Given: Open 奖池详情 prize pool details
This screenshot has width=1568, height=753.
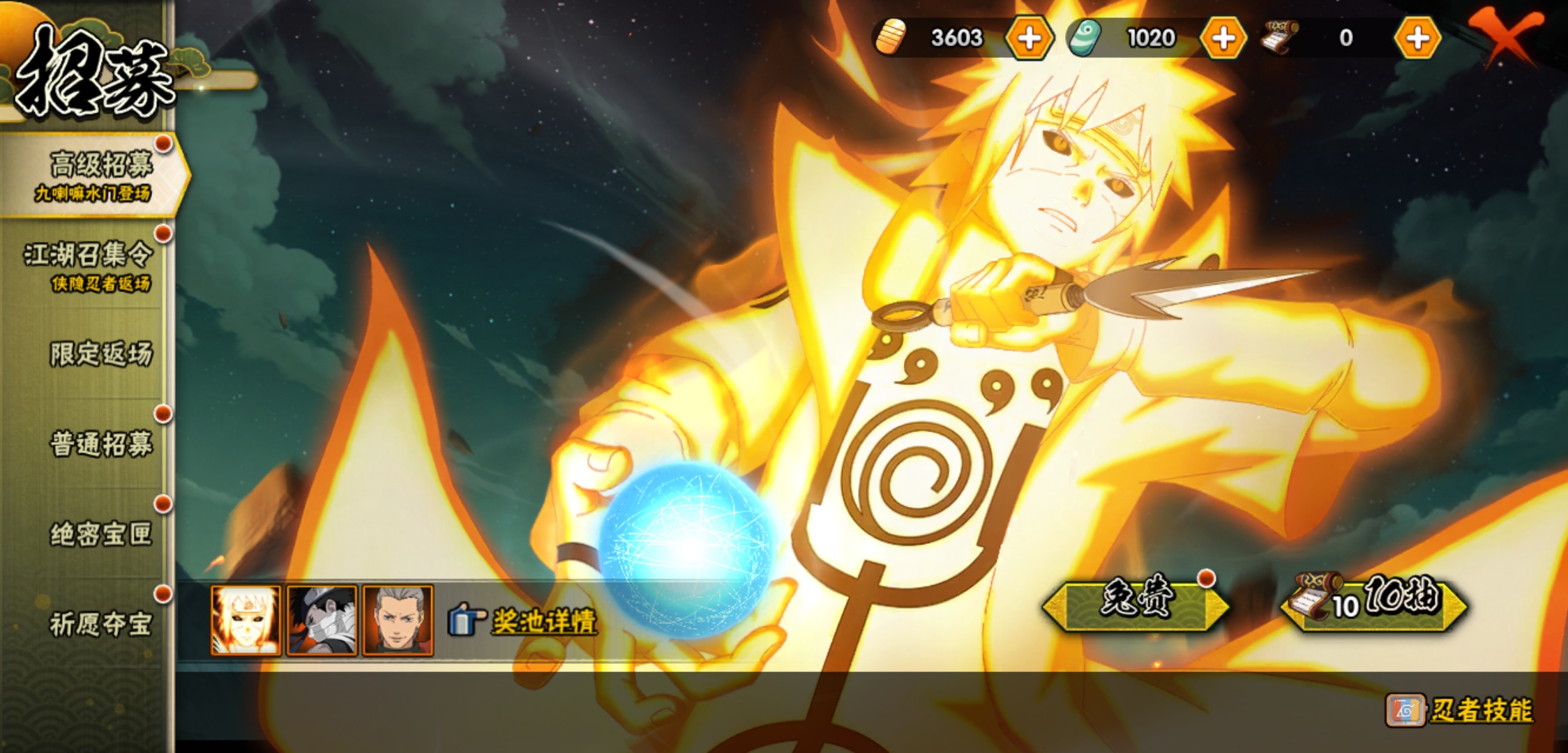Looking at the screenshot, I should coord(525,621).
